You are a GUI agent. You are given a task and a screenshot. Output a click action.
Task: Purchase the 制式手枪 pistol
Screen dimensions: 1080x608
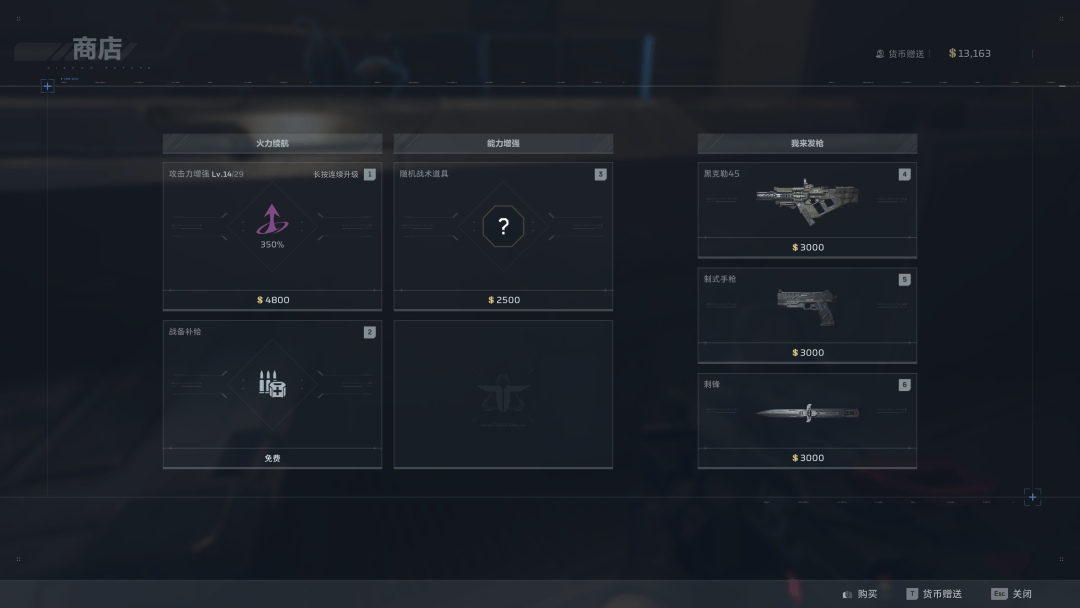[807, 315]
